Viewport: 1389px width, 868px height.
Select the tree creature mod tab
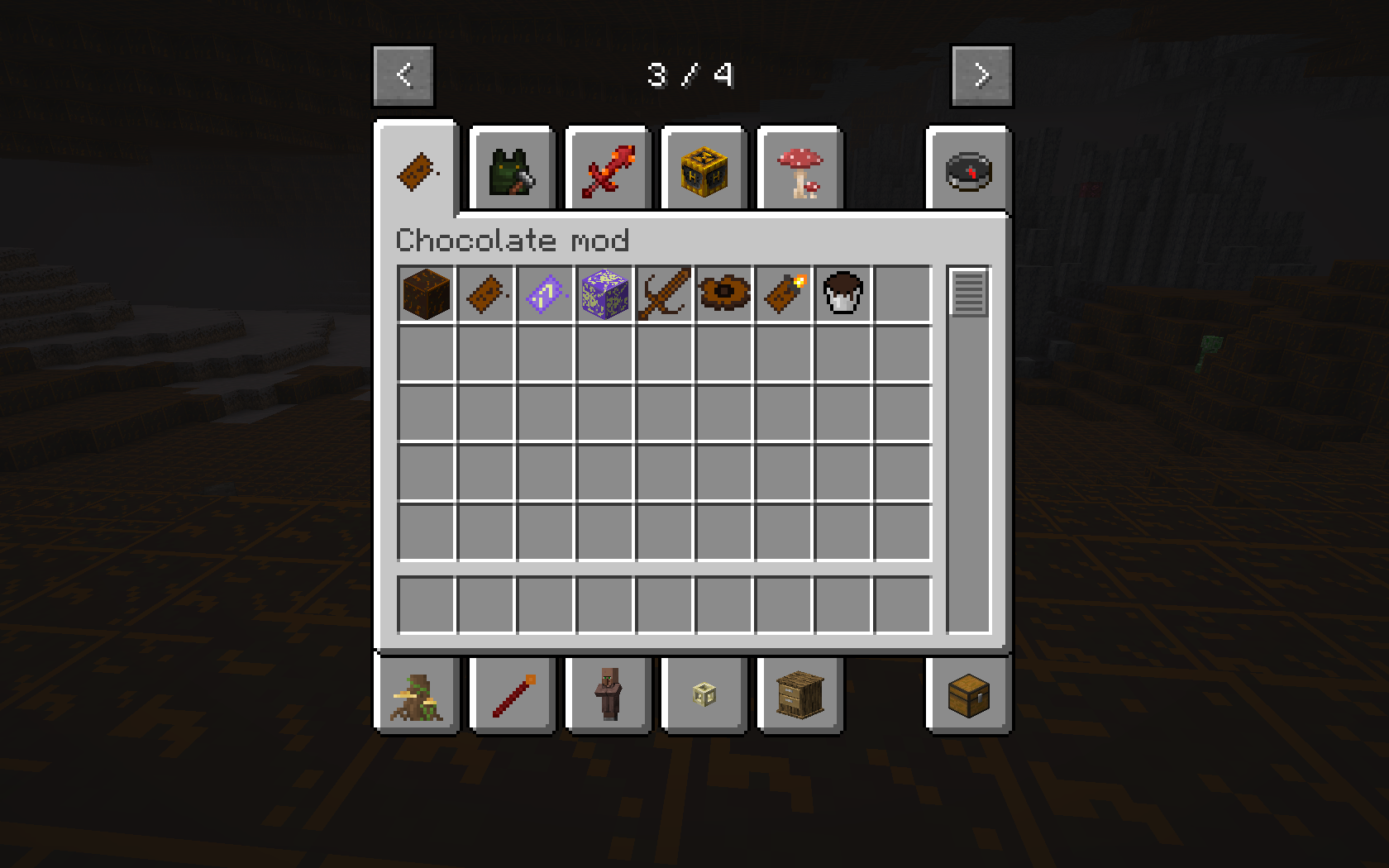(x=418, y=694)
